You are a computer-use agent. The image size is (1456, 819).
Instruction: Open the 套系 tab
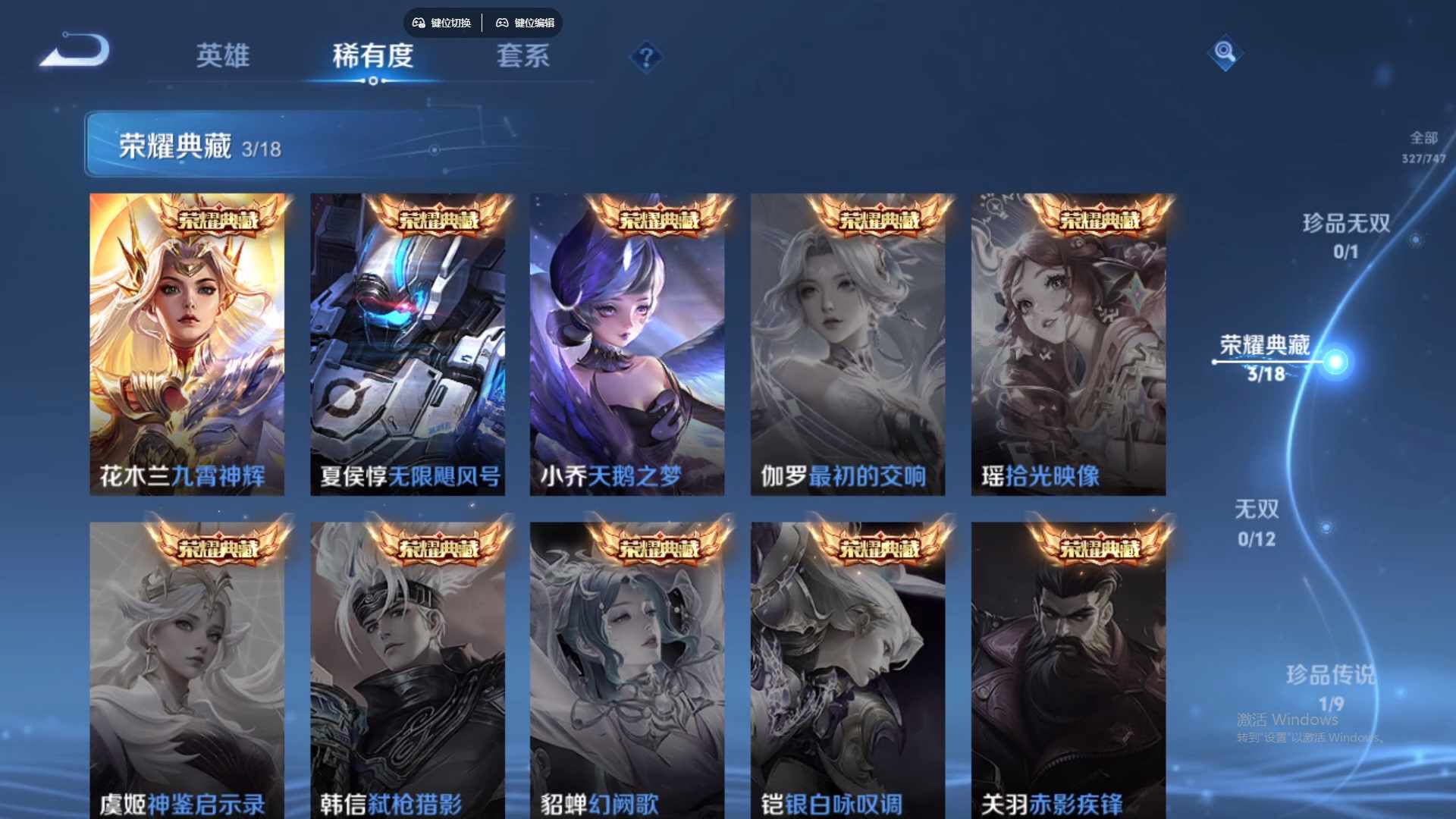522,56
